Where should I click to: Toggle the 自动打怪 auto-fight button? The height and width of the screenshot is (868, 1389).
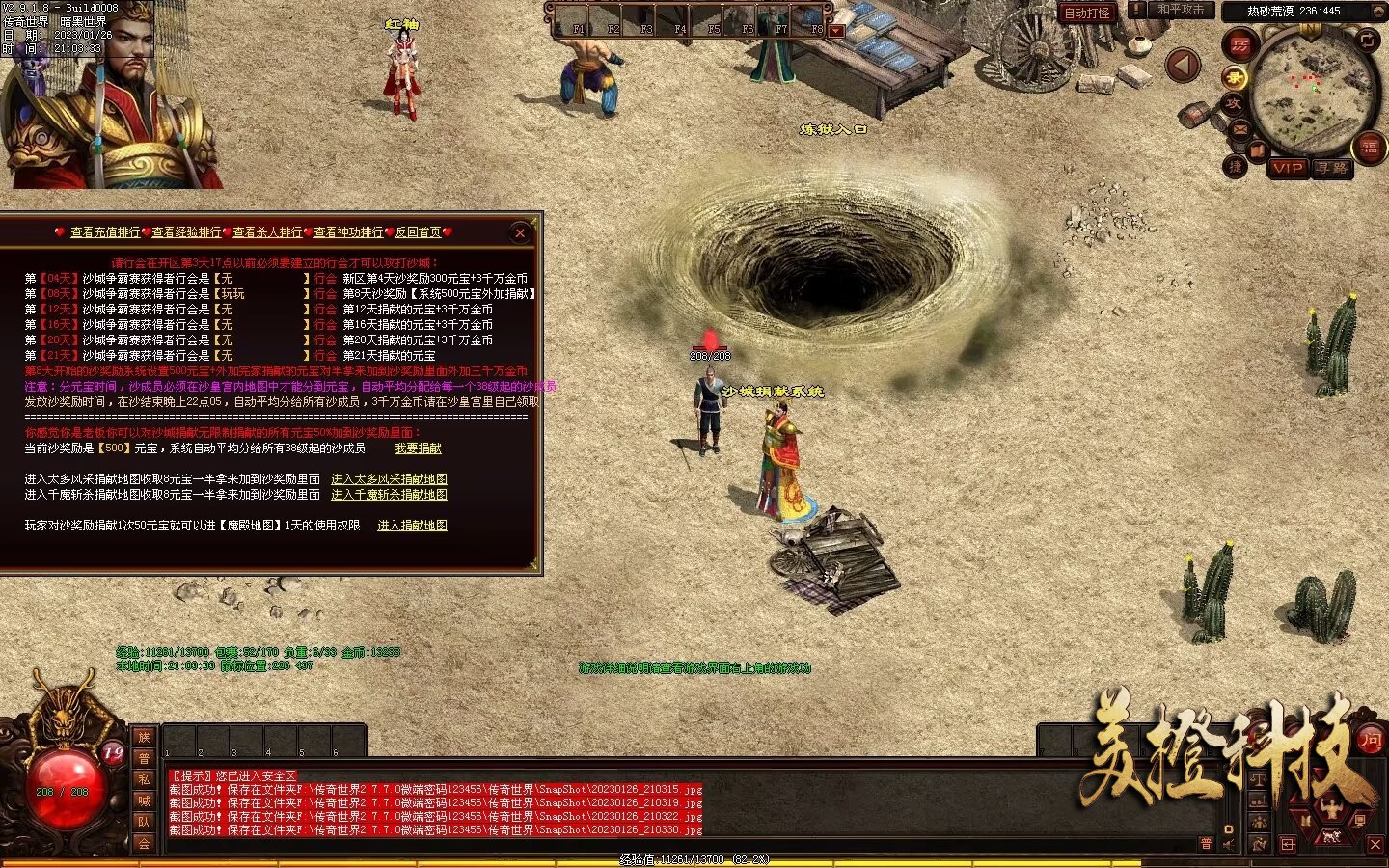(x=1087, y=13)
